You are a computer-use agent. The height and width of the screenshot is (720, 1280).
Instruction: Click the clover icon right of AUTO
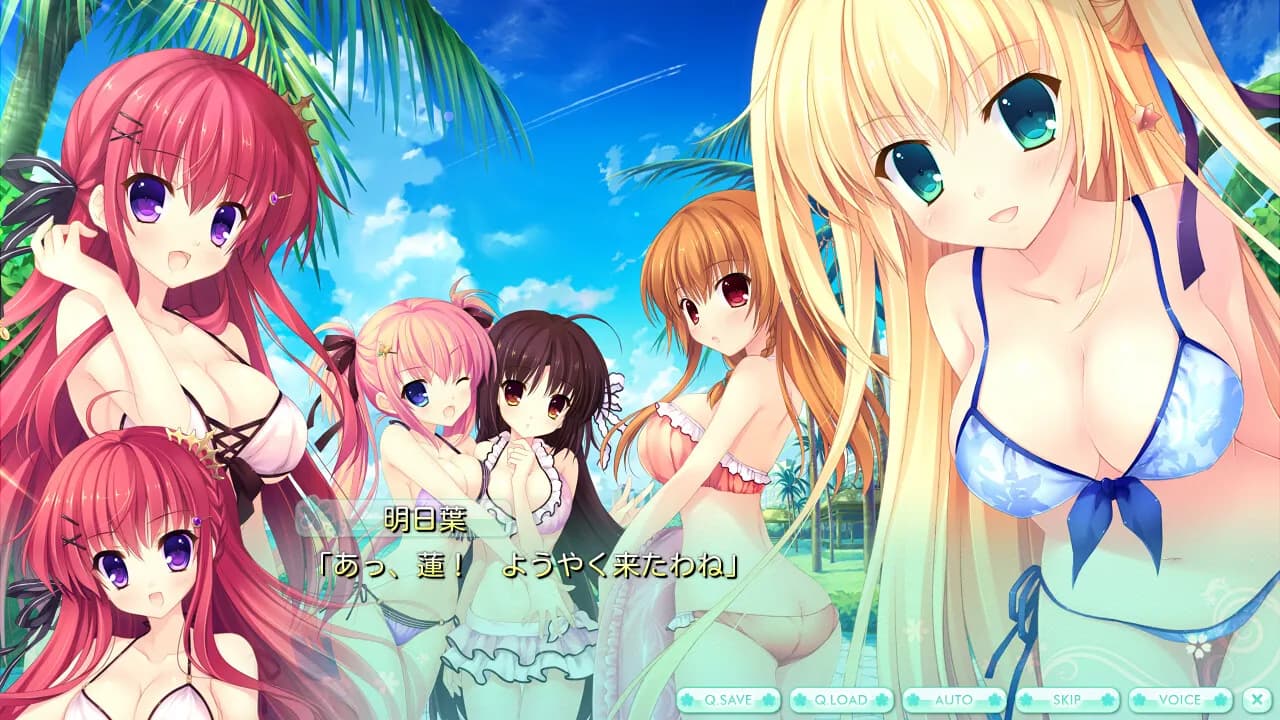click(x=994, y=700)
